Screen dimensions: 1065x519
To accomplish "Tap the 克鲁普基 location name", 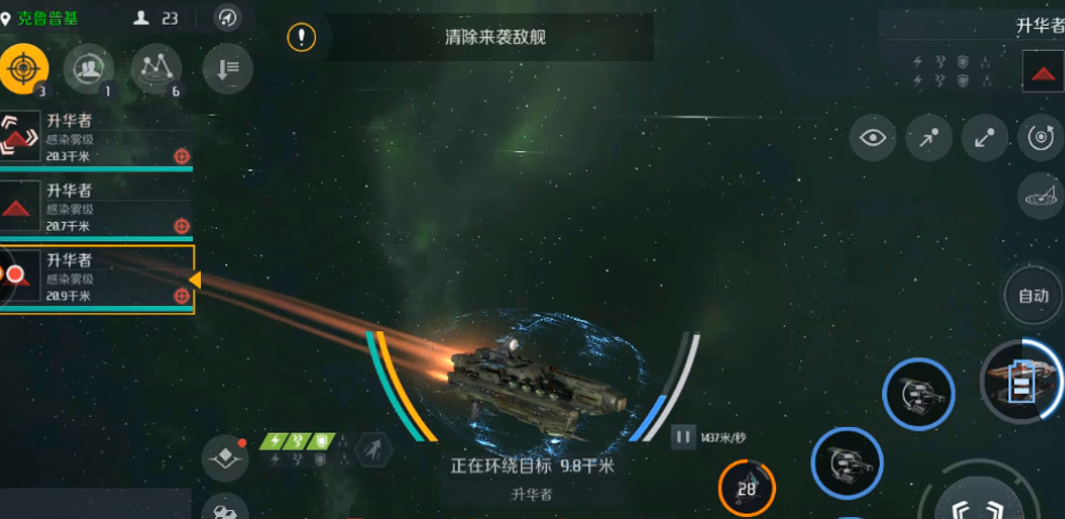I will click(47, 18).
